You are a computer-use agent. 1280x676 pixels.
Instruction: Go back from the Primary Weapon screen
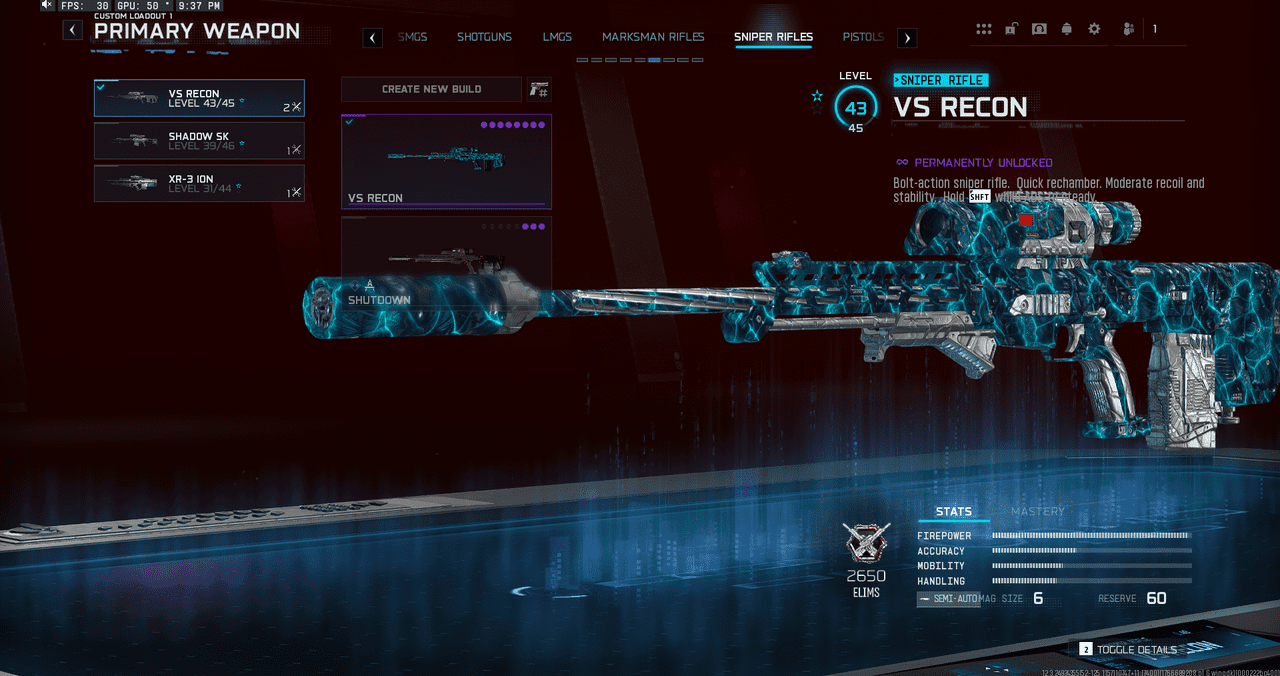click(73, 30)
